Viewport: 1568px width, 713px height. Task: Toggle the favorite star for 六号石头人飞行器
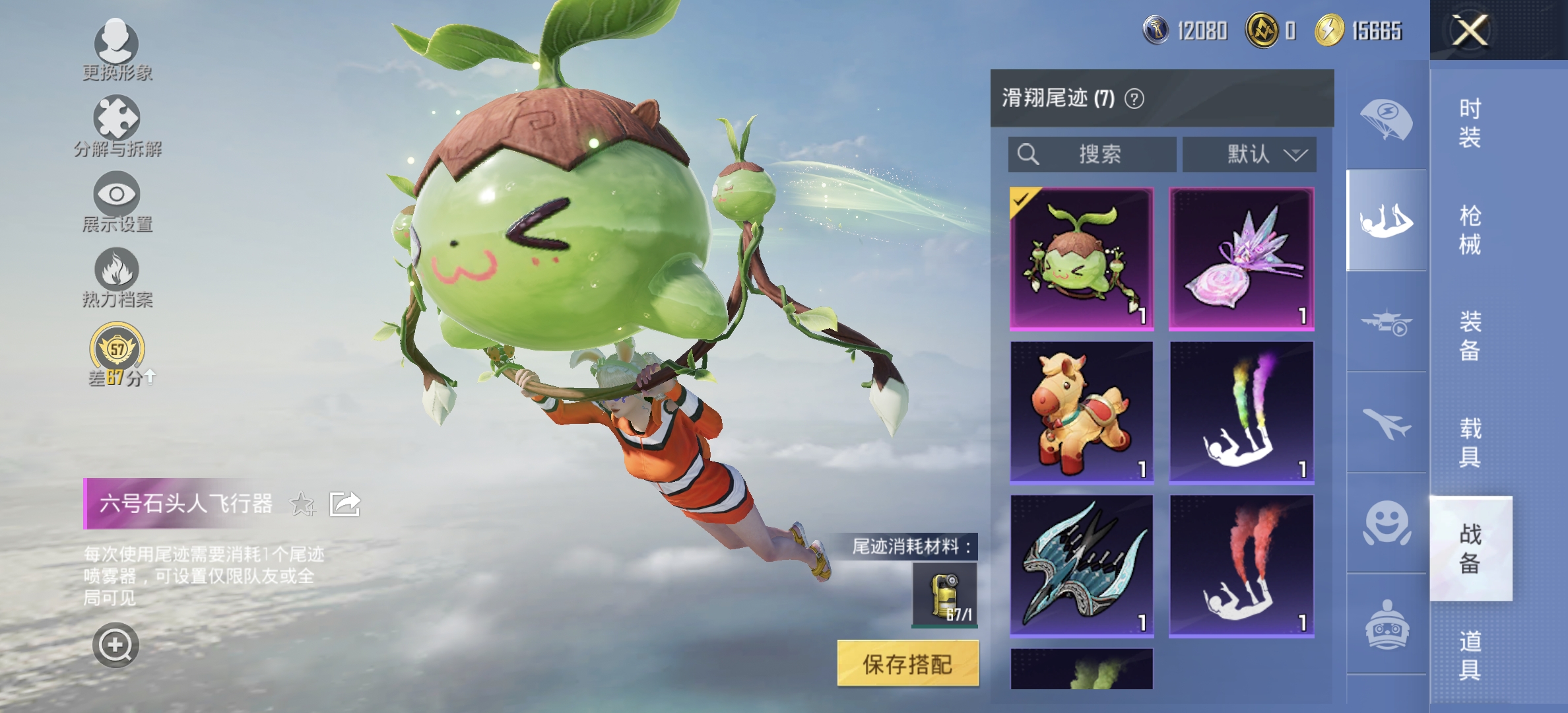coord(304,504)
